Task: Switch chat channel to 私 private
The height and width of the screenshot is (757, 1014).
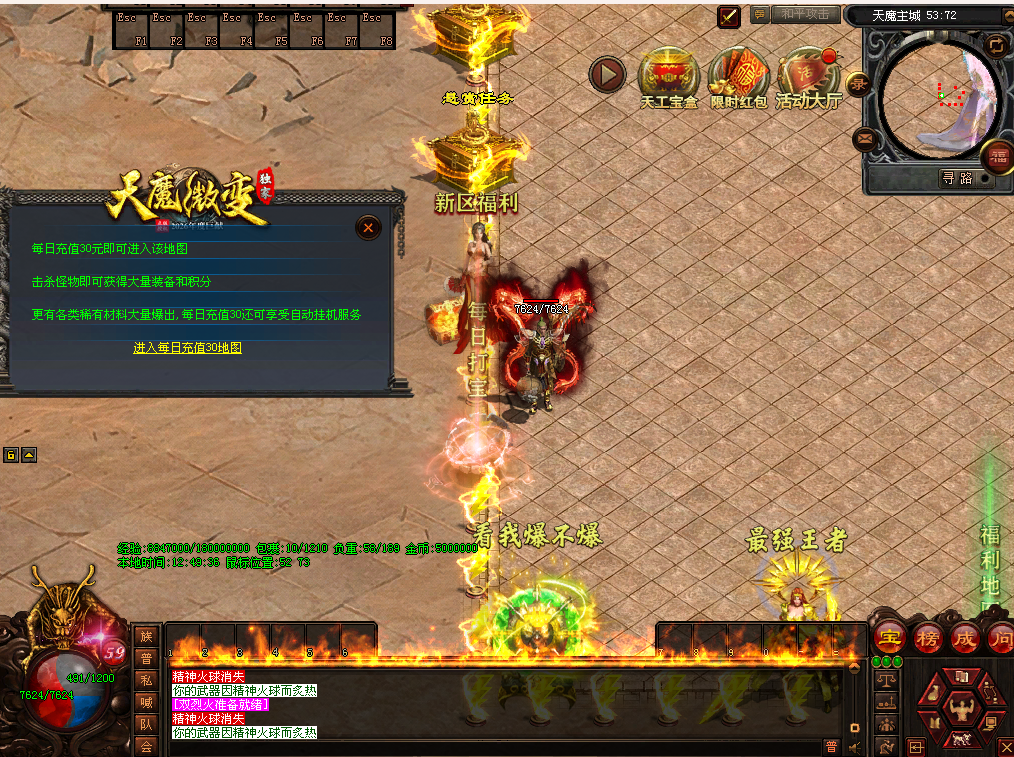Action: [x=146, y=680]
